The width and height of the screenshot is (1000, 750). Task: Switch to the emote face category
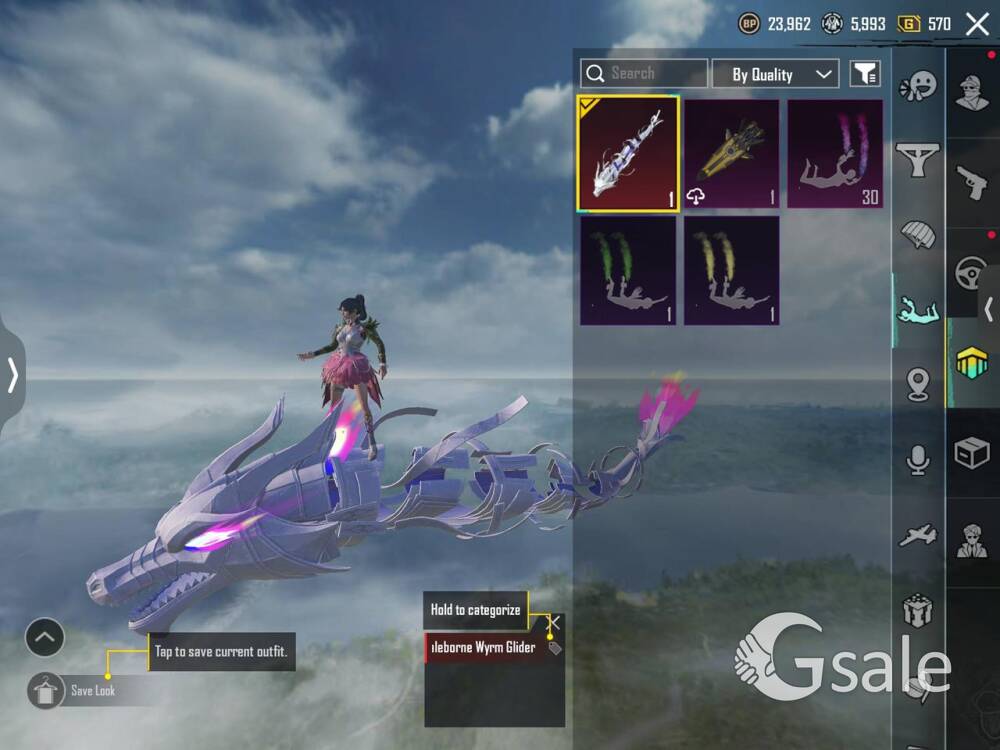point(918,88)
